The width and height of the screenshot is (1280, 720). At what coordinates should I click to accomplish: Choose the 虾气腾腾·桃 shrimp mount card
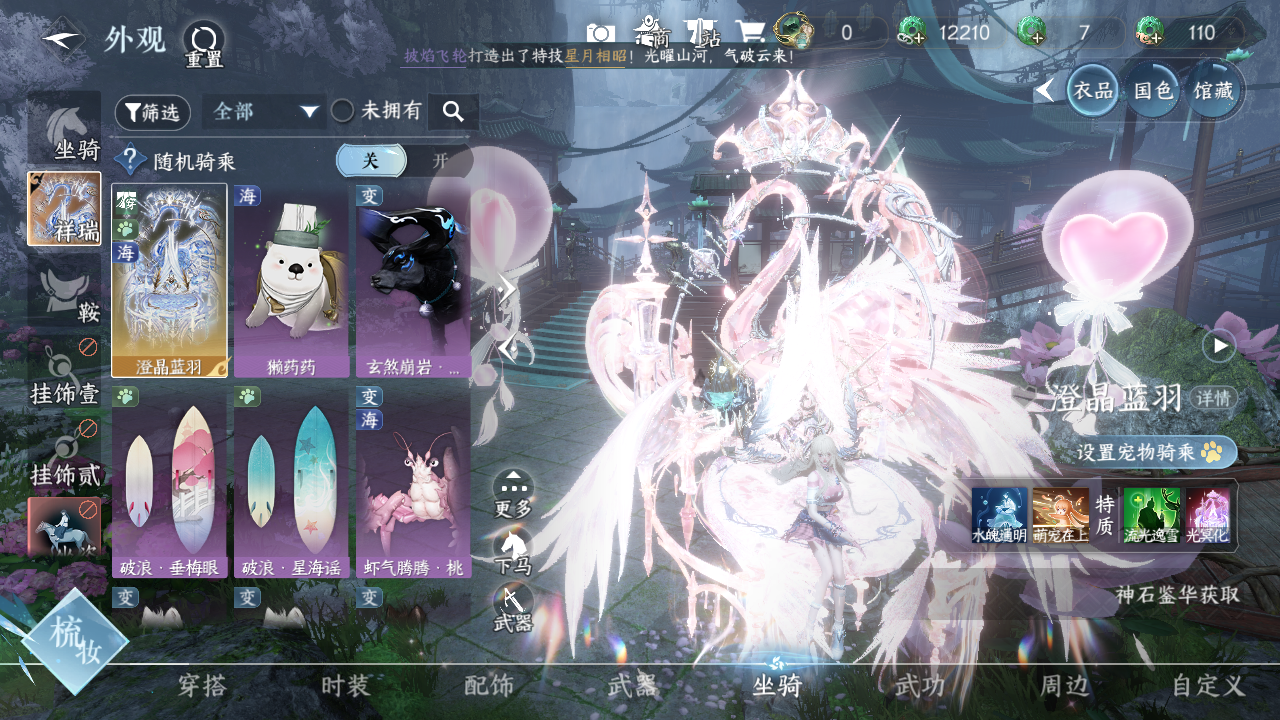[413, 482]
